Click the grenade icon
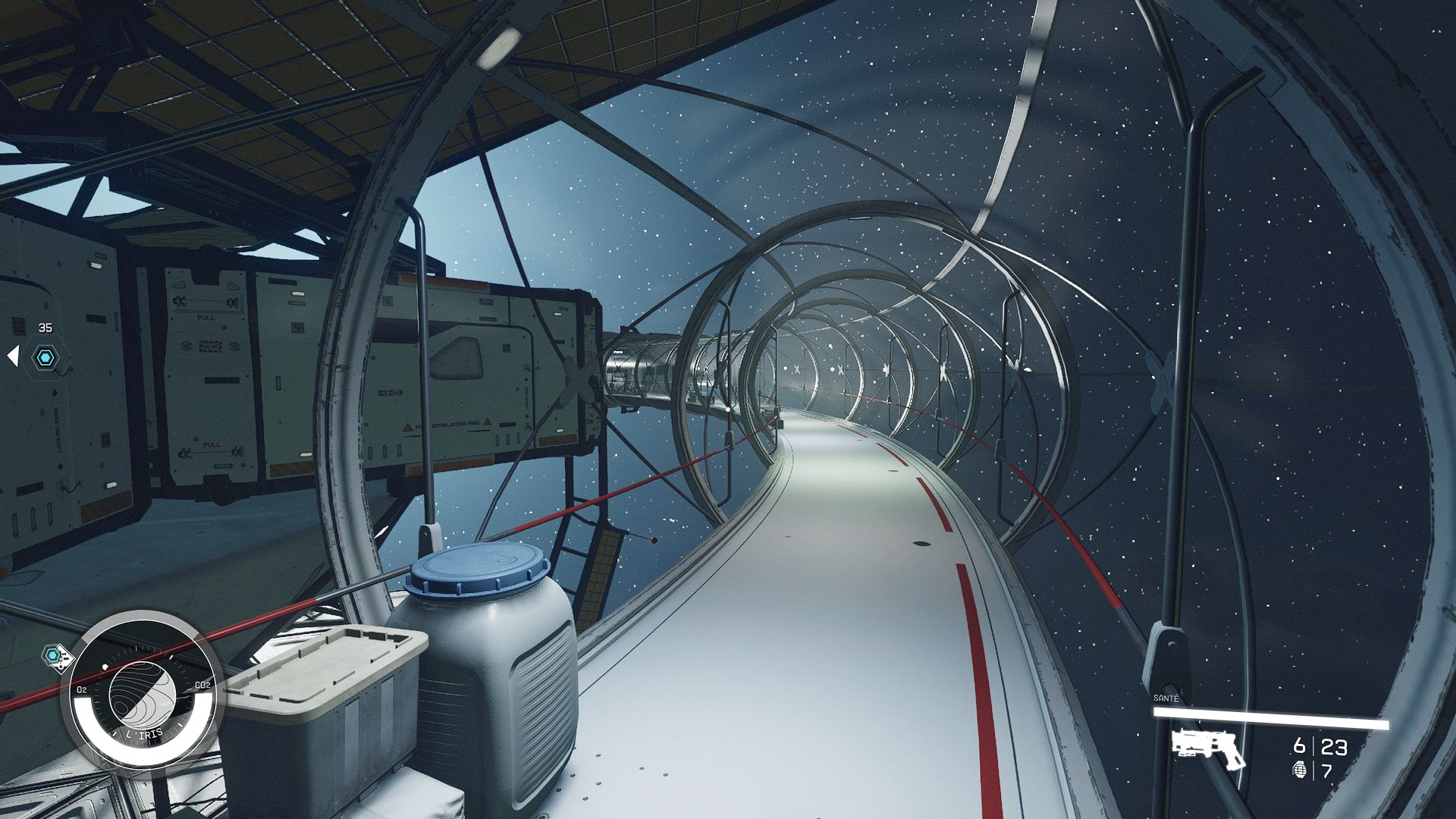Image resolution: width=1456 pixels, height=819 pixels. [x=1299, y=770]
